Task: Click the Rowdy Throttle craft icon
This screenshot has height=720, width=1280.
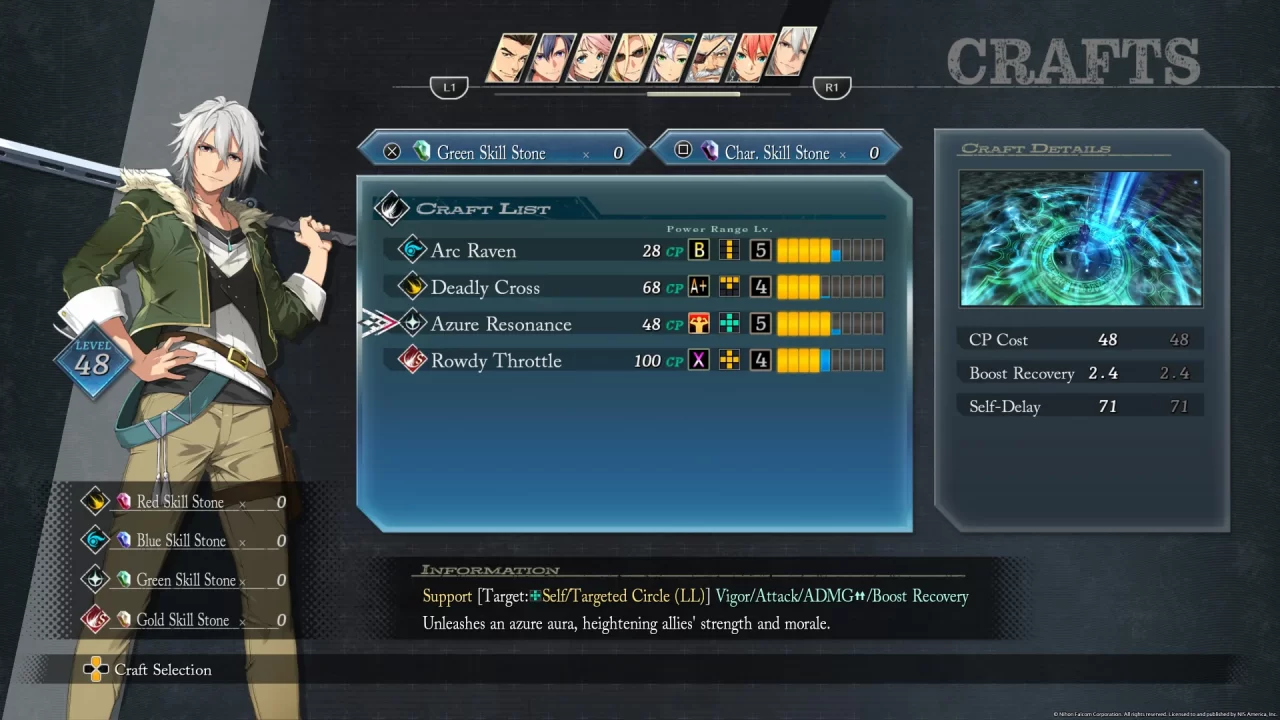Action: tap(412, 361)
